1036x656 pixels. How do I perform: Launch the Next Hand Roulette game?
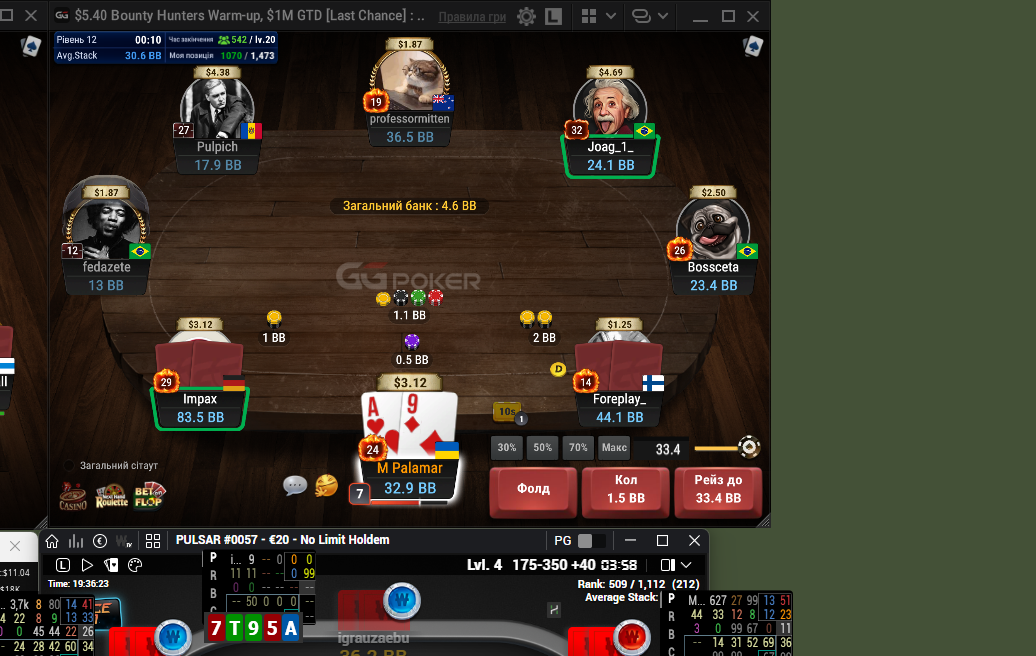click(x=112, y=494)
